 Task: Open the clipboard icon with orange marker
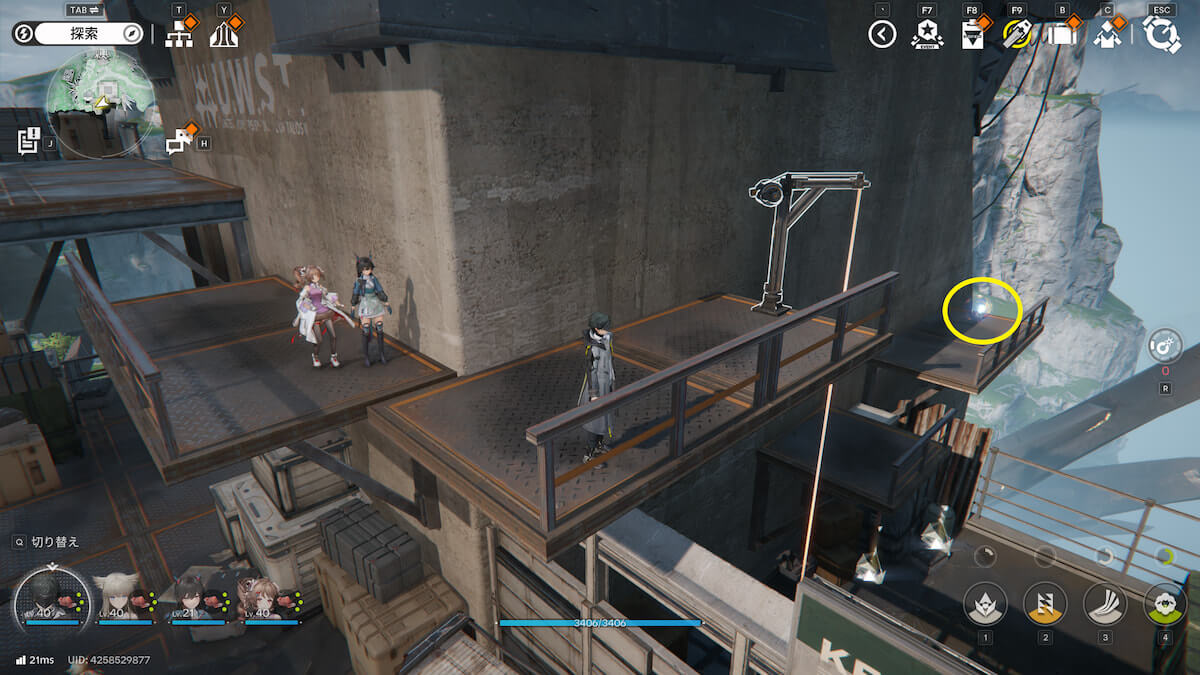(x=971, y=35)
